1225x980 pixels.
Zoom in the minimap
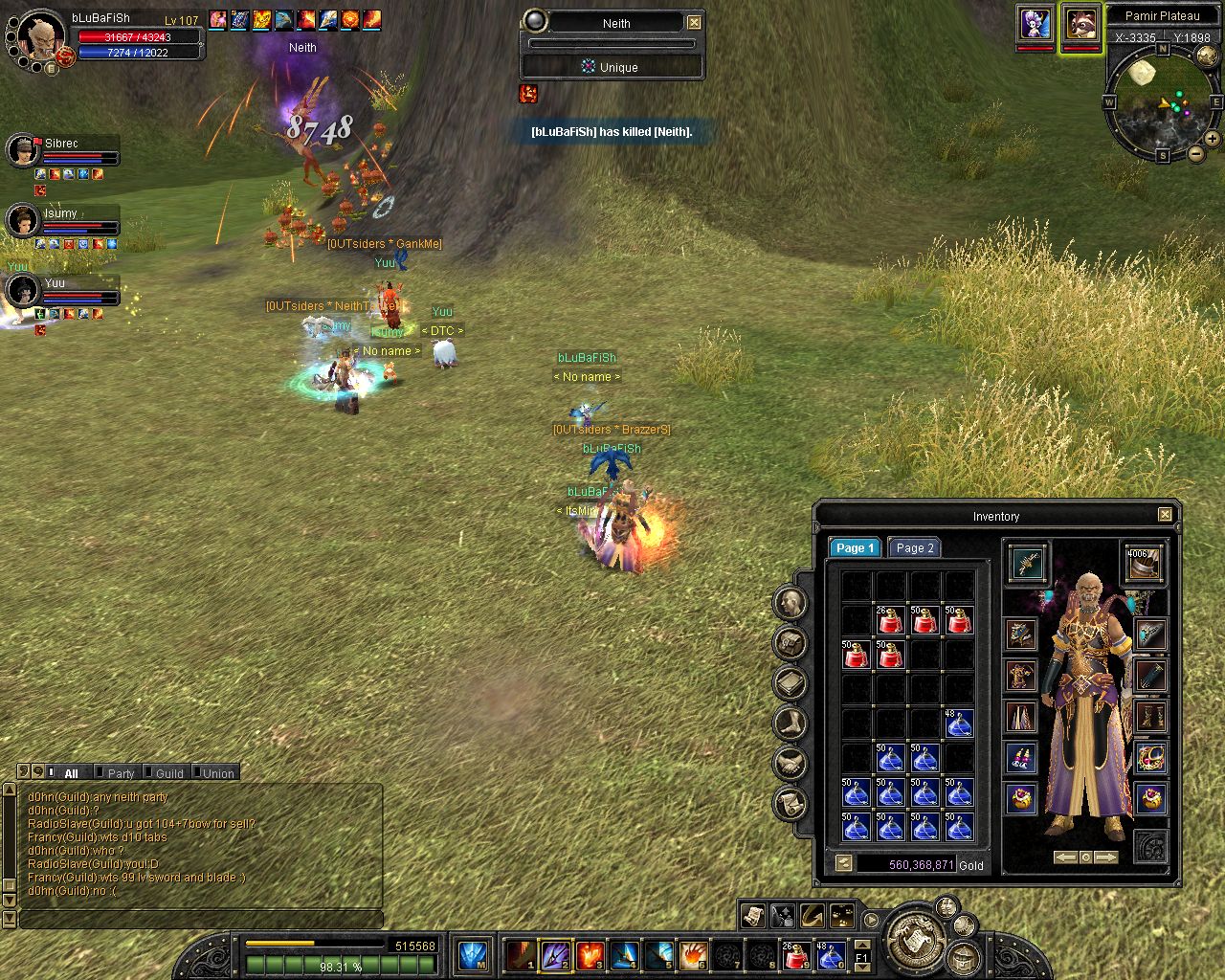click(1212, 139)
